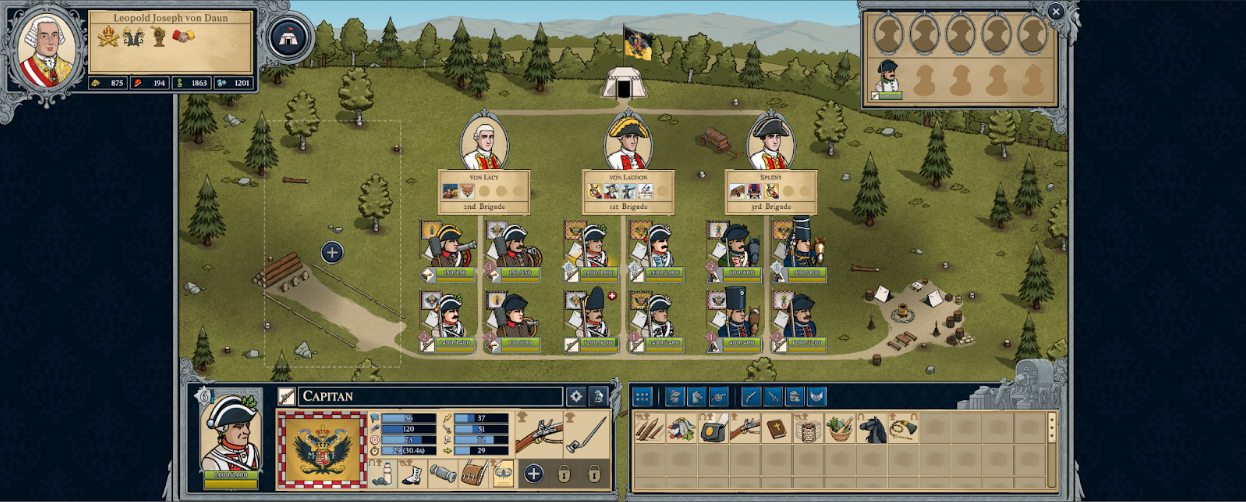
Task: Choose the herb mortar inventory item
Action: click(840, 430)
